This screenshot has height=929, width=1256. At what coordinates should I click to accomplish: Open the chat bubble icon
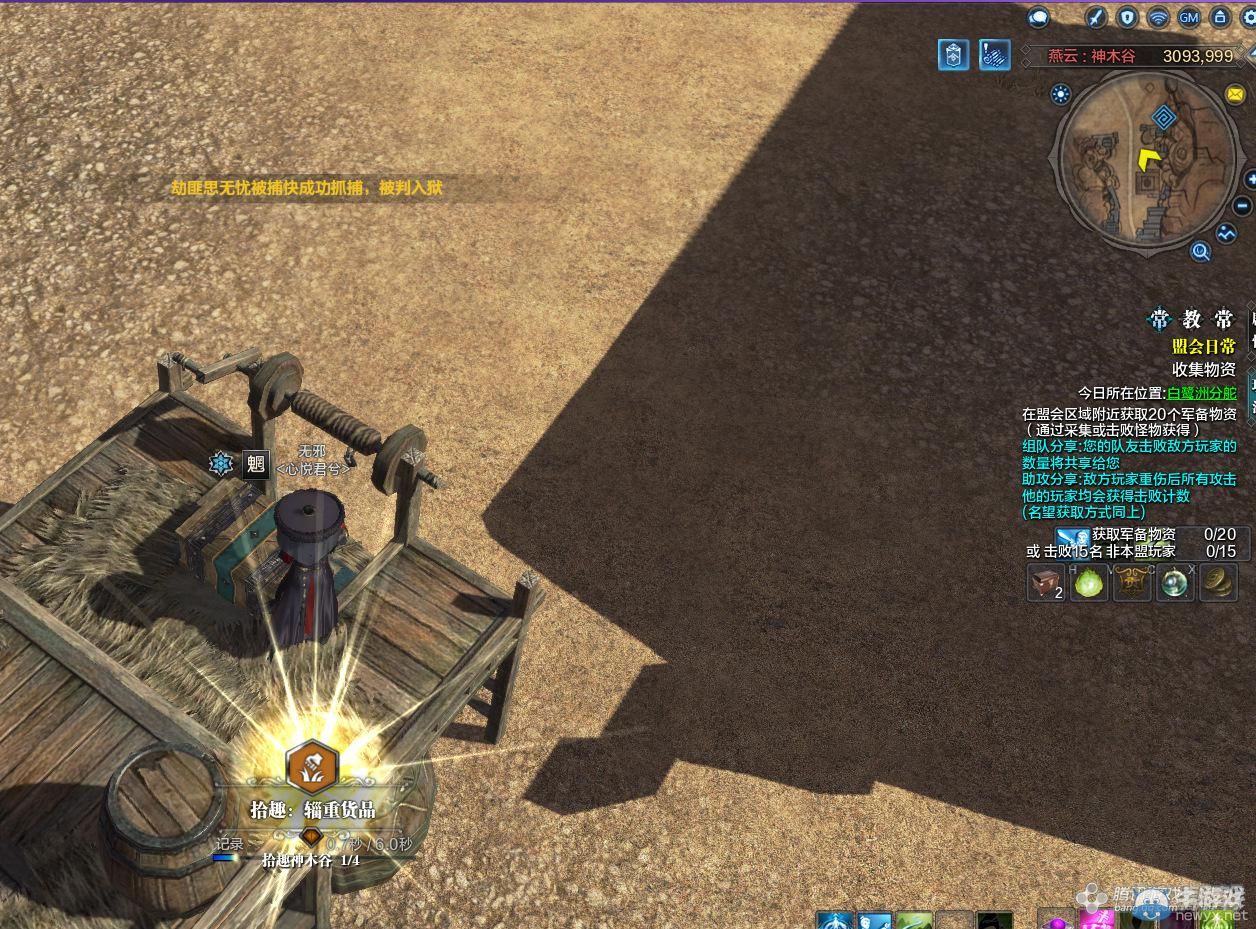[1039, 17]
